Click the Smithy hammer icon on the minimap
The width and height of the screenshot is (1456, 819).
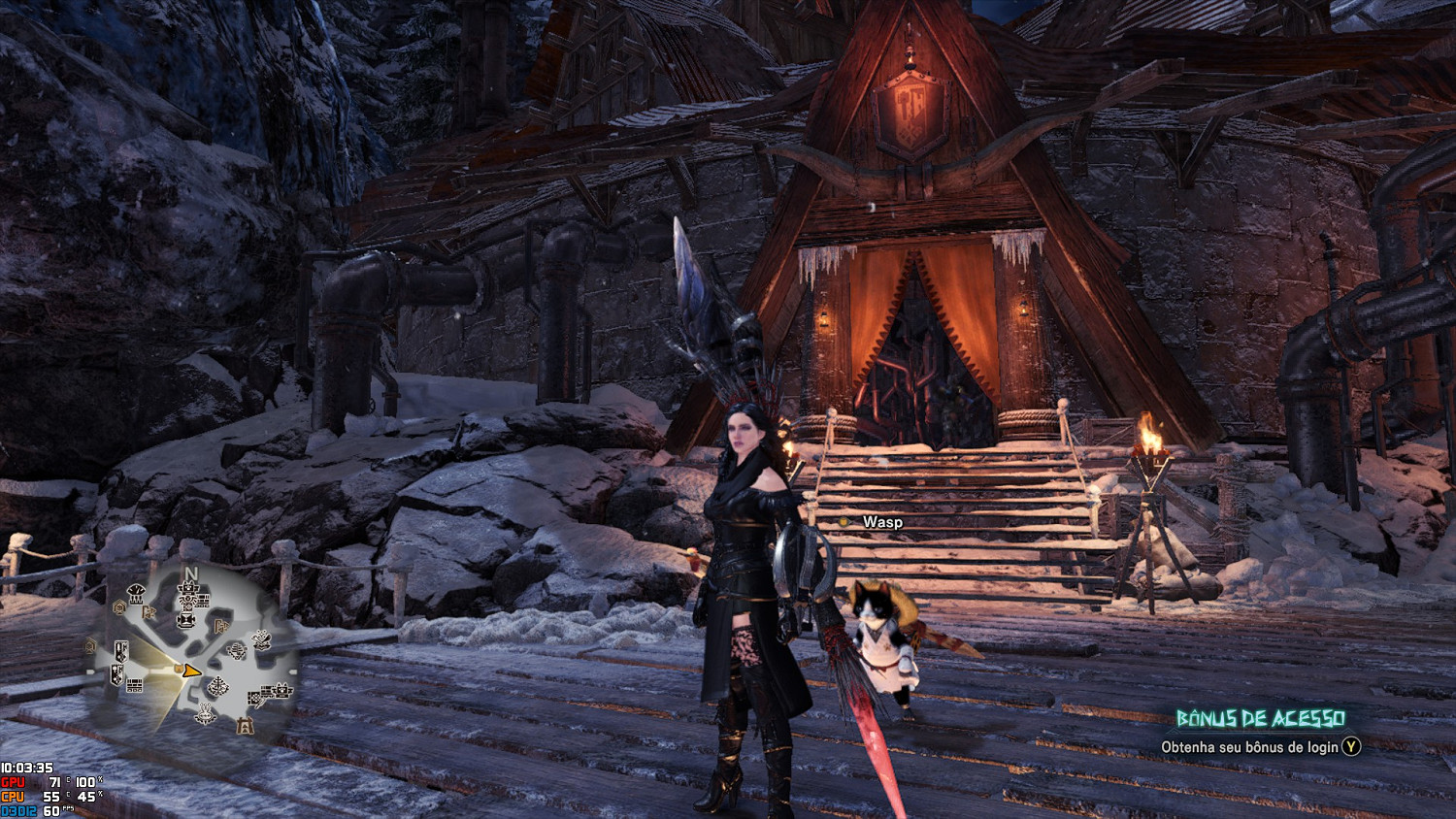(186, 619)
